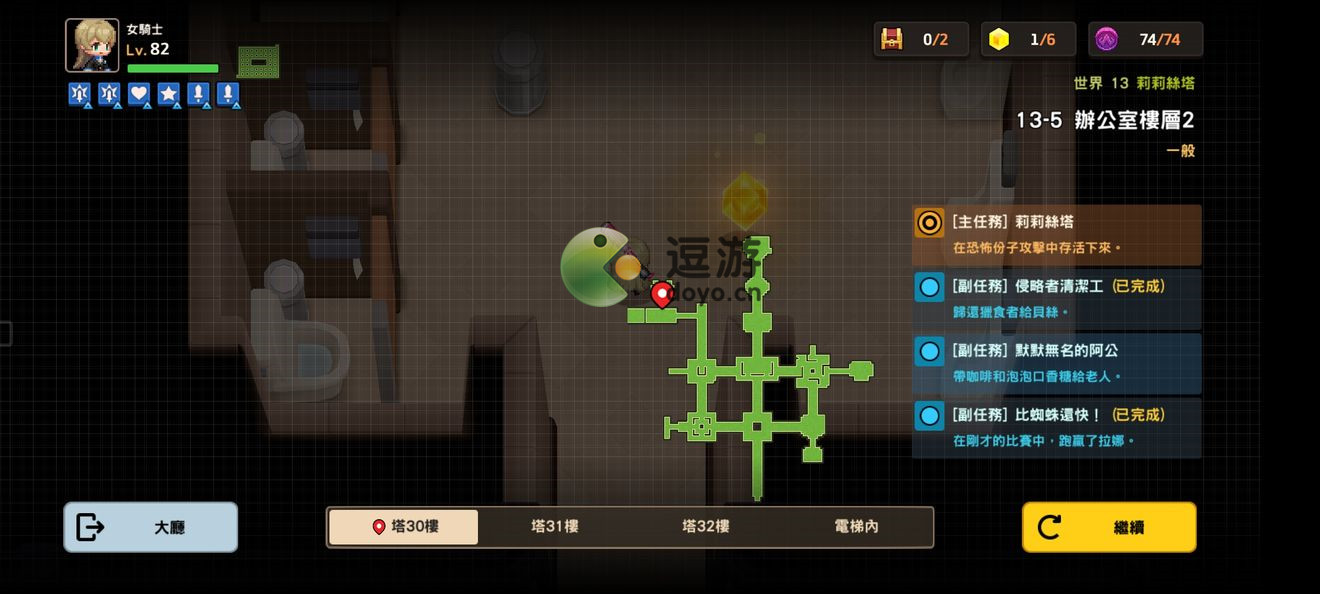1320x594 pixels.
Task: Switch to the 塔31樓 floor tab
Action: tap(554, 527)
